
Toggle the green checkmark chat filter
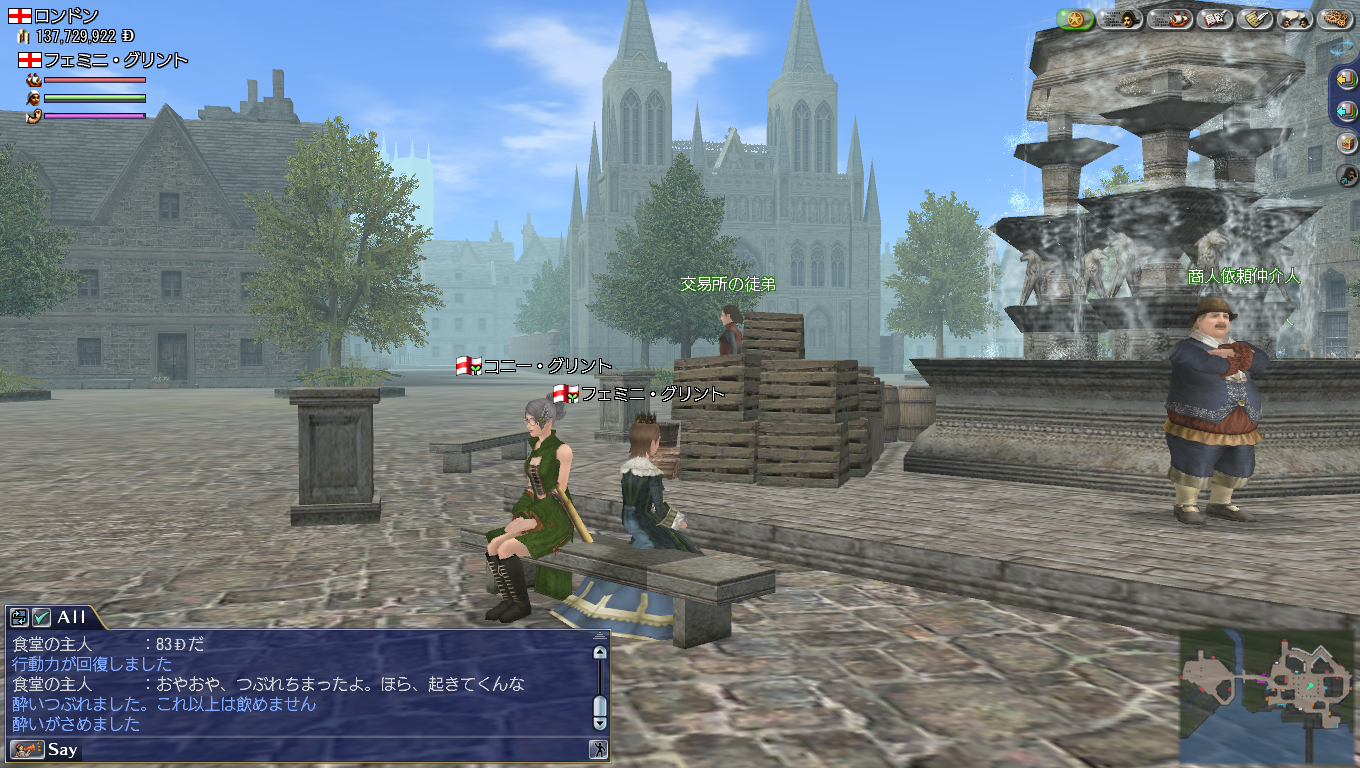[41, 618]
